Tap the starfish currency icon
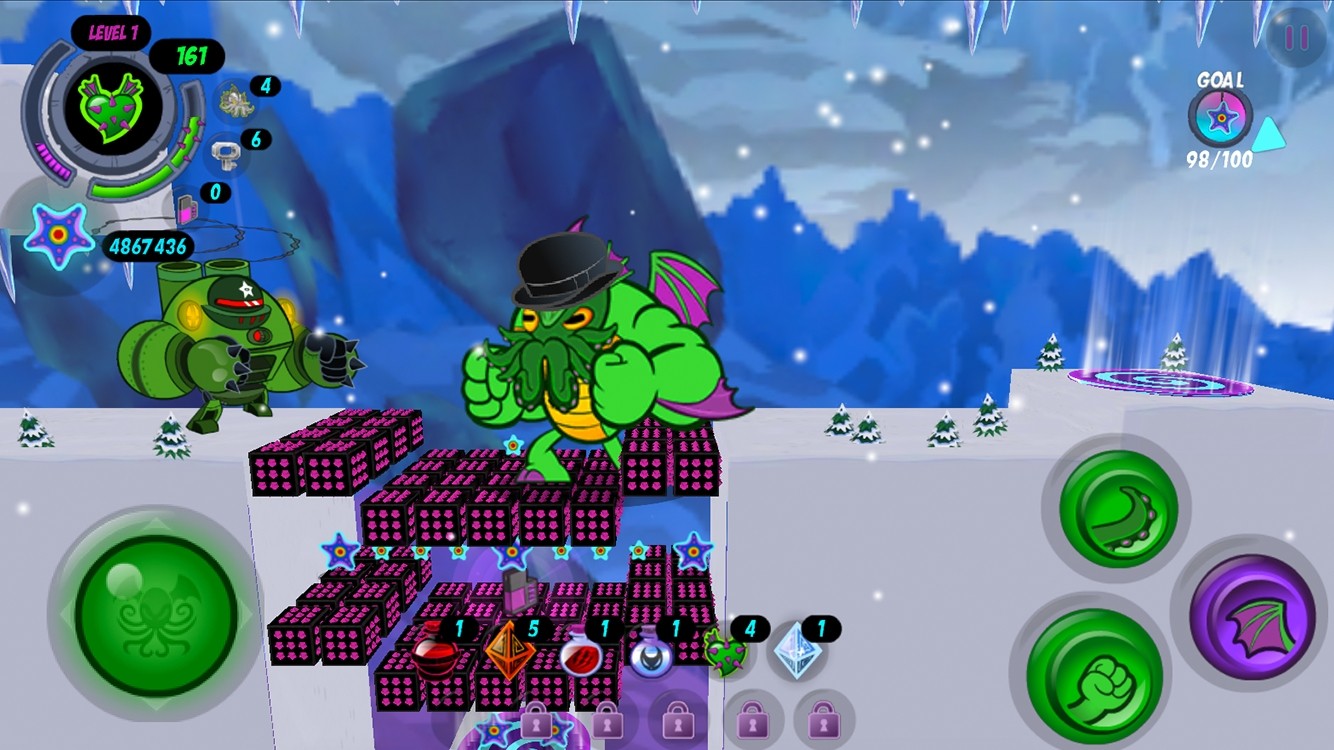This screenshot has height=750, width=1334. (56, 235)
